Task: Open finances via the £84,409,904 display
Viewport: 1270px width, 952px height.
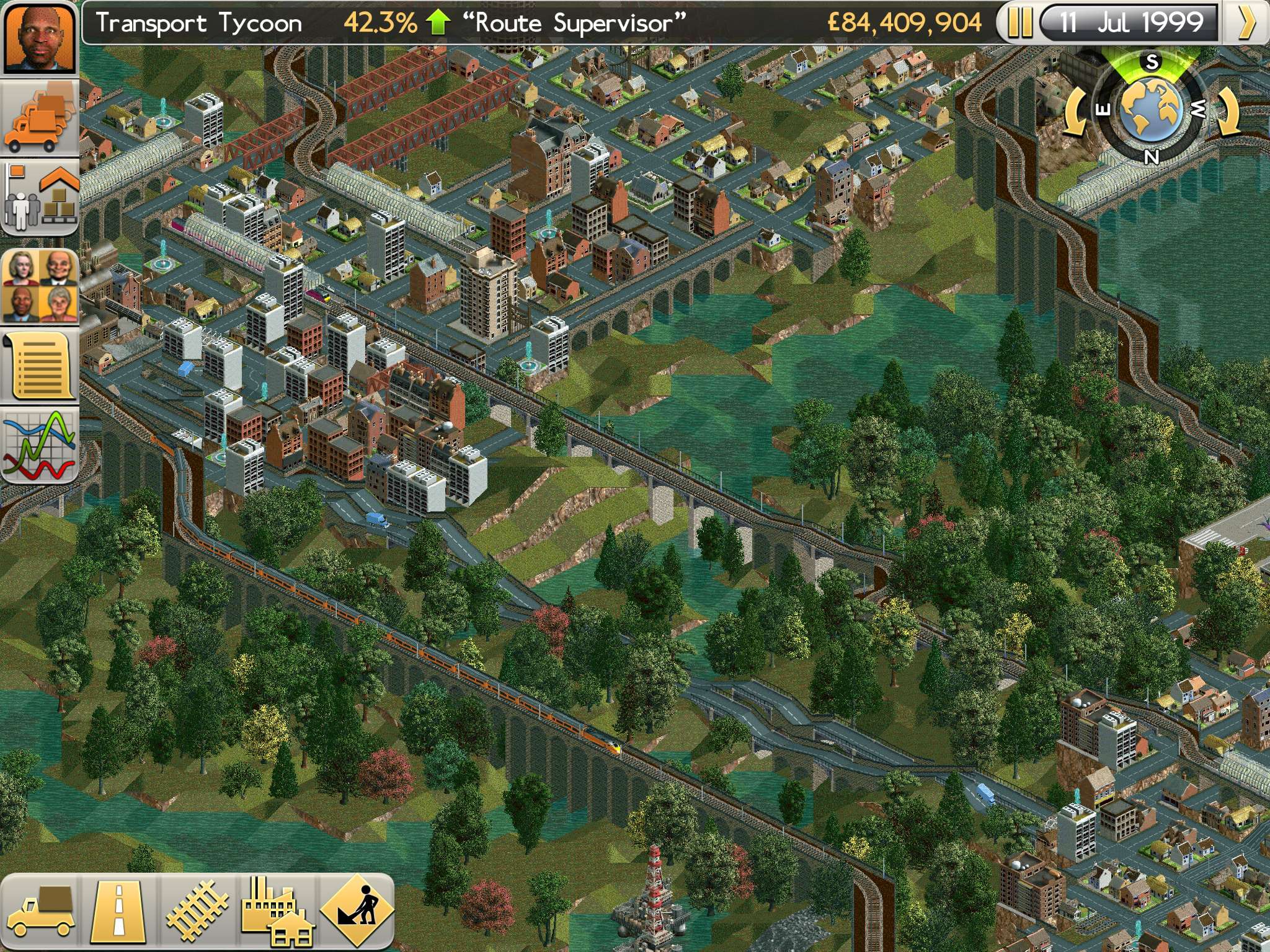Action: pyautogui.click(x=905, y=22)
